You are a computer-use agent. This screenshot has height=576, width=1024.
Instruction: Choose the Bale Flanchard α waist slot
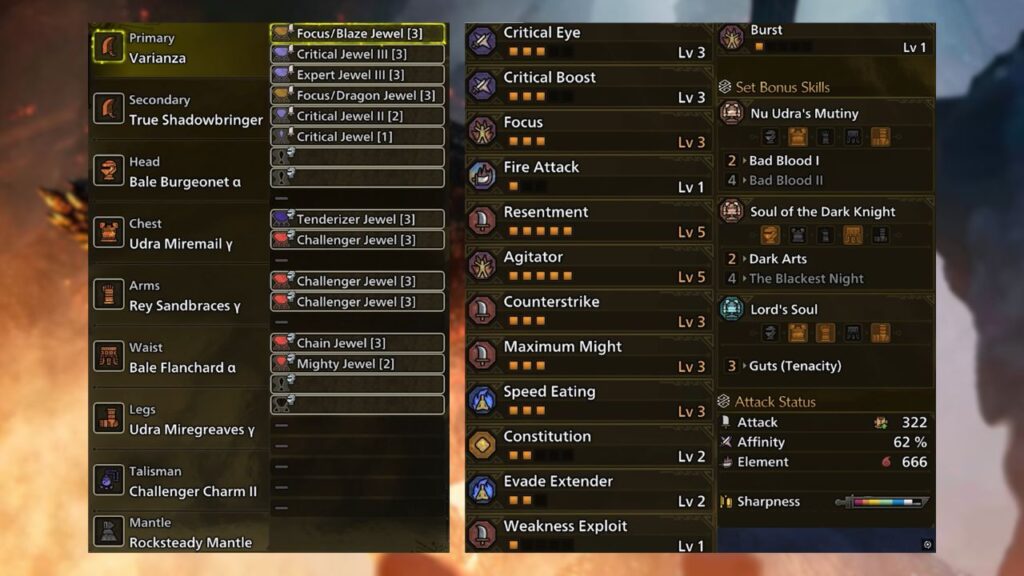click(x=178, y=358)
